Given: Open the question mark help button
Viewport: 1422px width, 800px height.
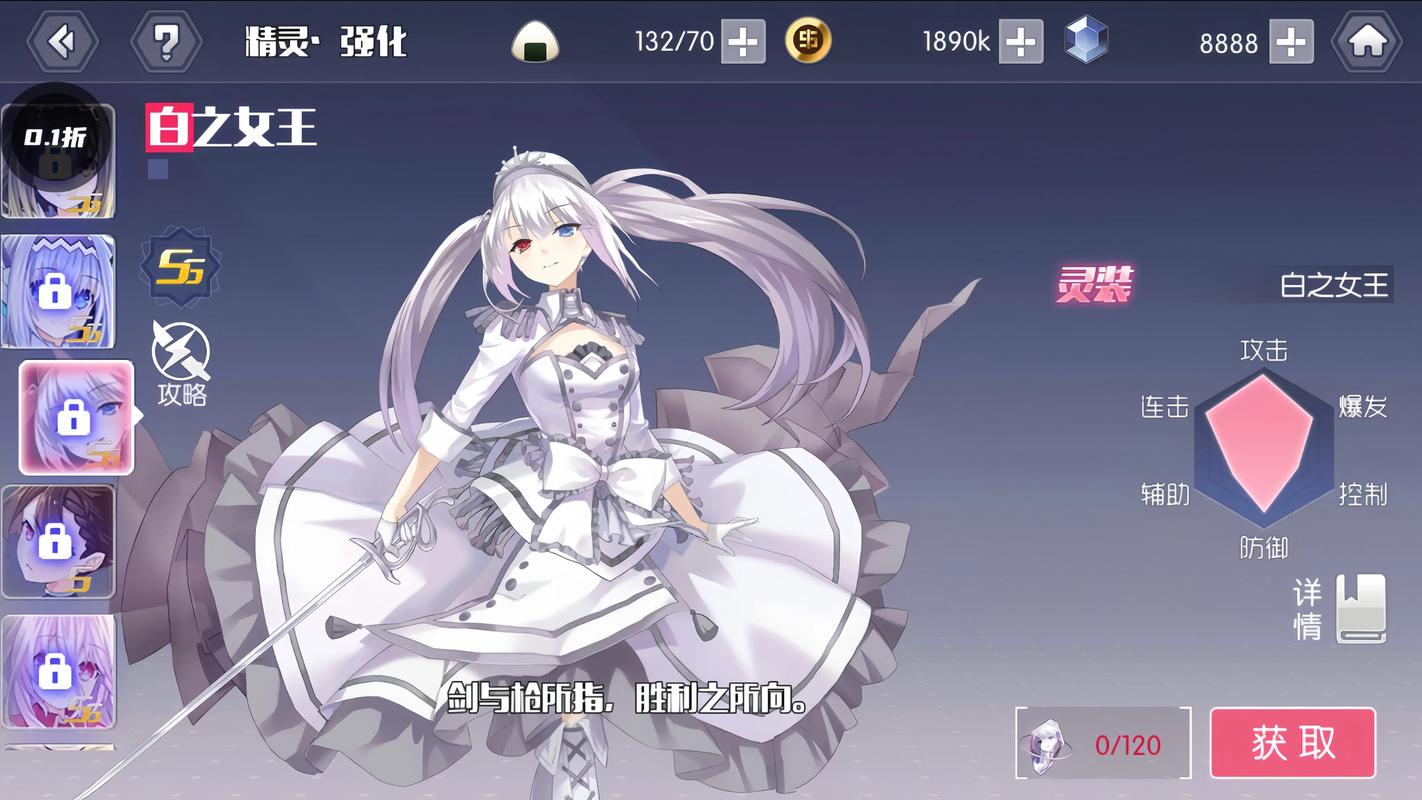Looking at the screenshot, I should coord(166,41).
